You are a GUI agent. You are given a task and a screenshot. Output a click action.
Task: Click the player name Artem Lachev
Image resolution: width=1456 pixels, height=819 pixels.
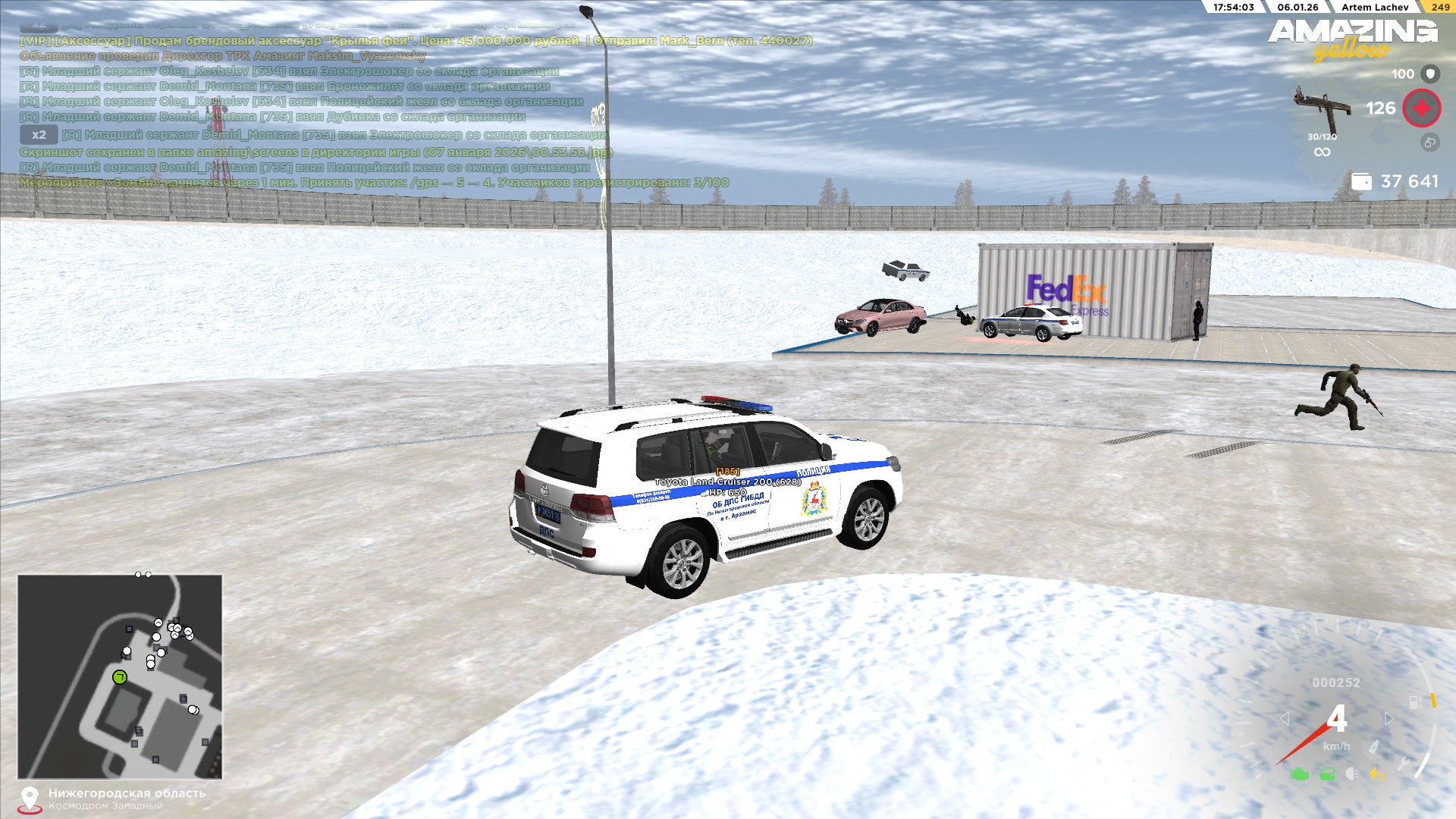tap(1374, 7)
